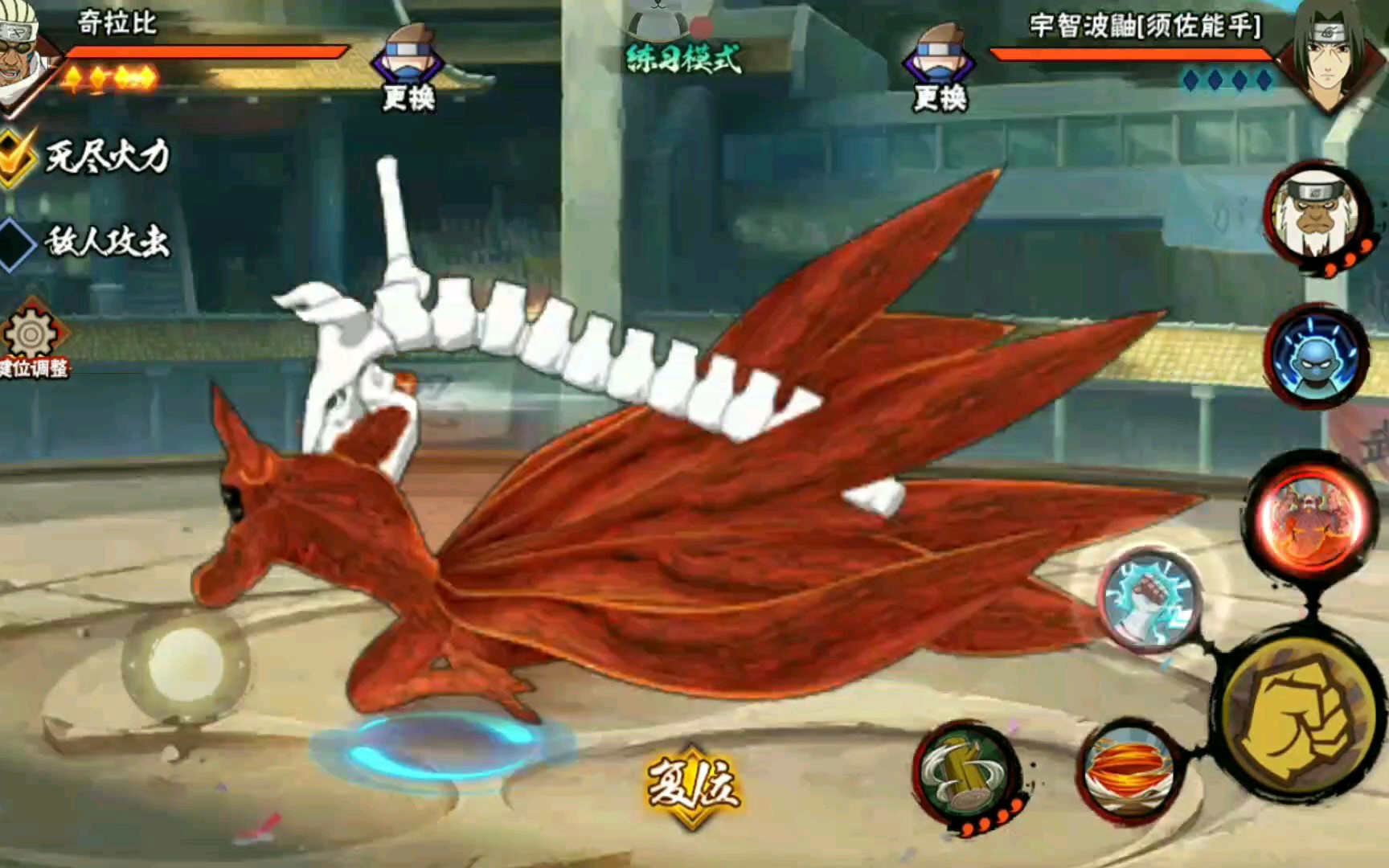This screenshot has width=1389, height=868.
Task: Toggle the 敌人攻击 checkbox
Action: tap(16, 243)
